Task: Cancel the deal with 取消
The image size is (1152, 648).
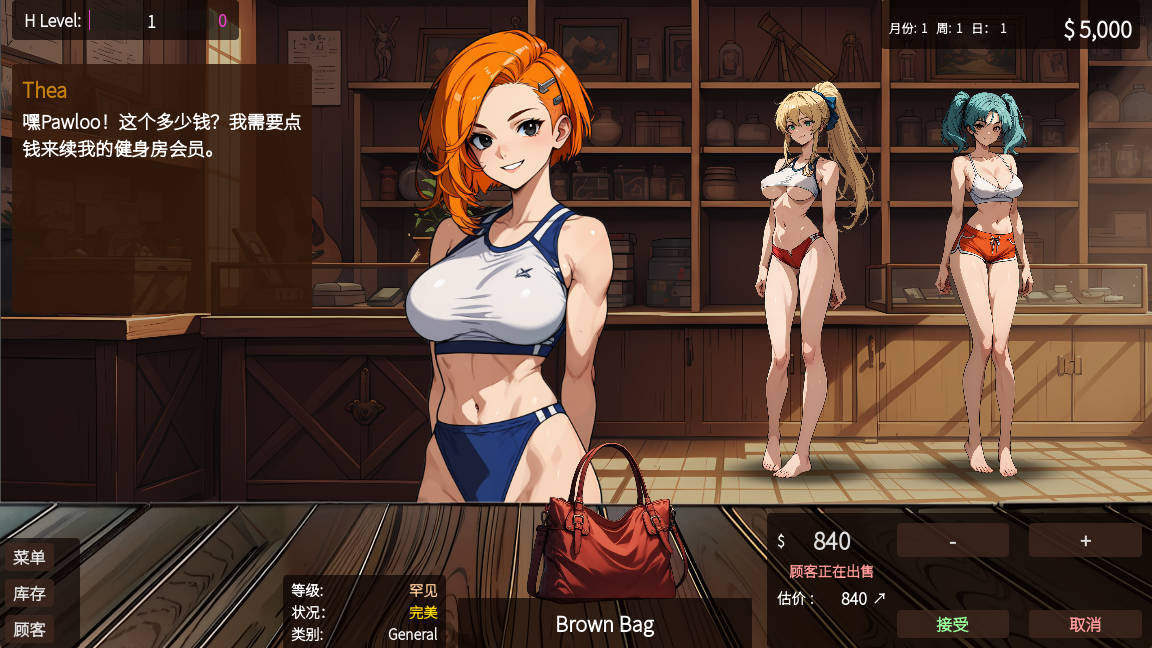Action: (1085, 624)
